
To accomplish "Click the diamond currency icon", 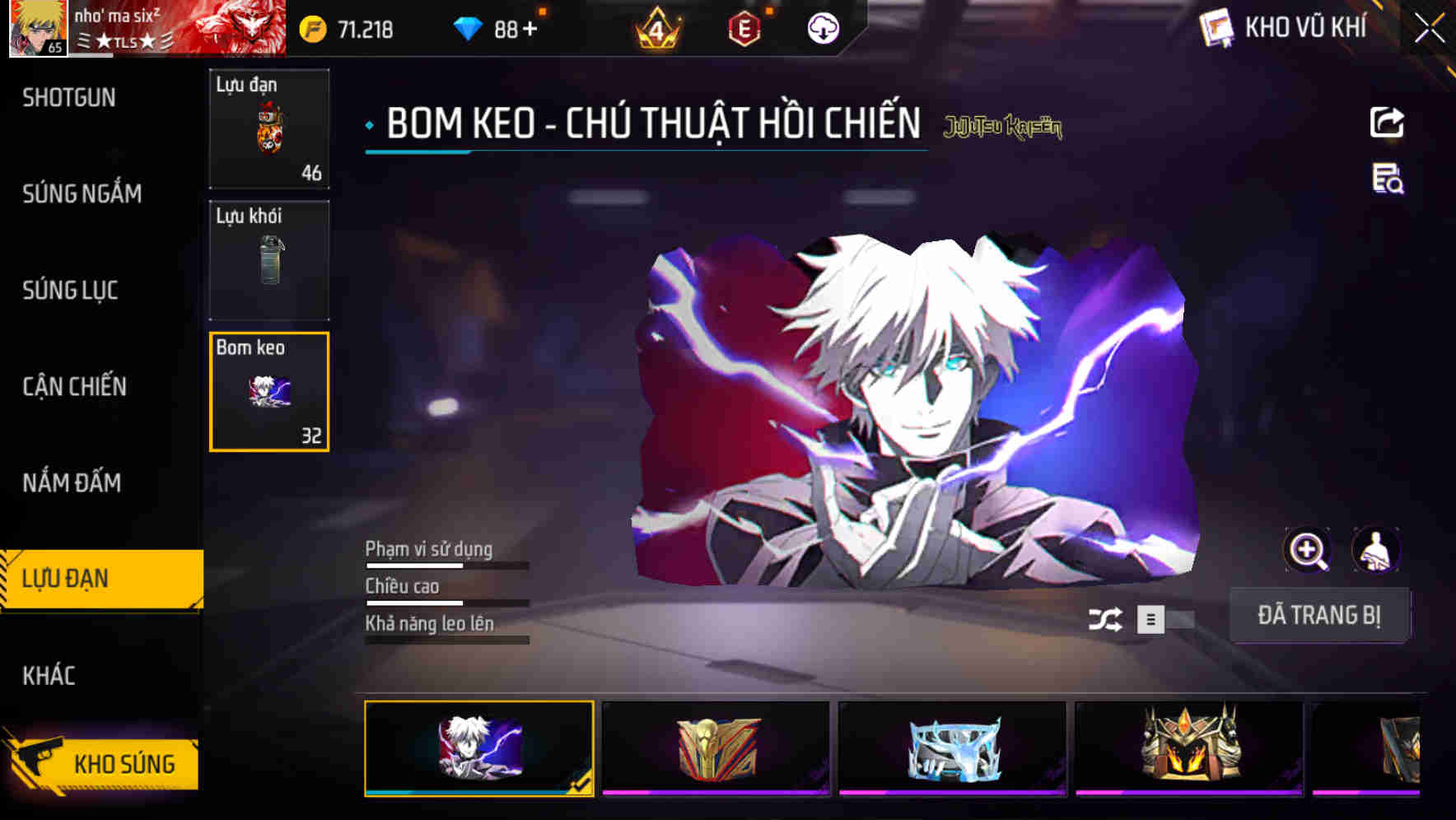I will pyautogui.click(x=465, y=26).
